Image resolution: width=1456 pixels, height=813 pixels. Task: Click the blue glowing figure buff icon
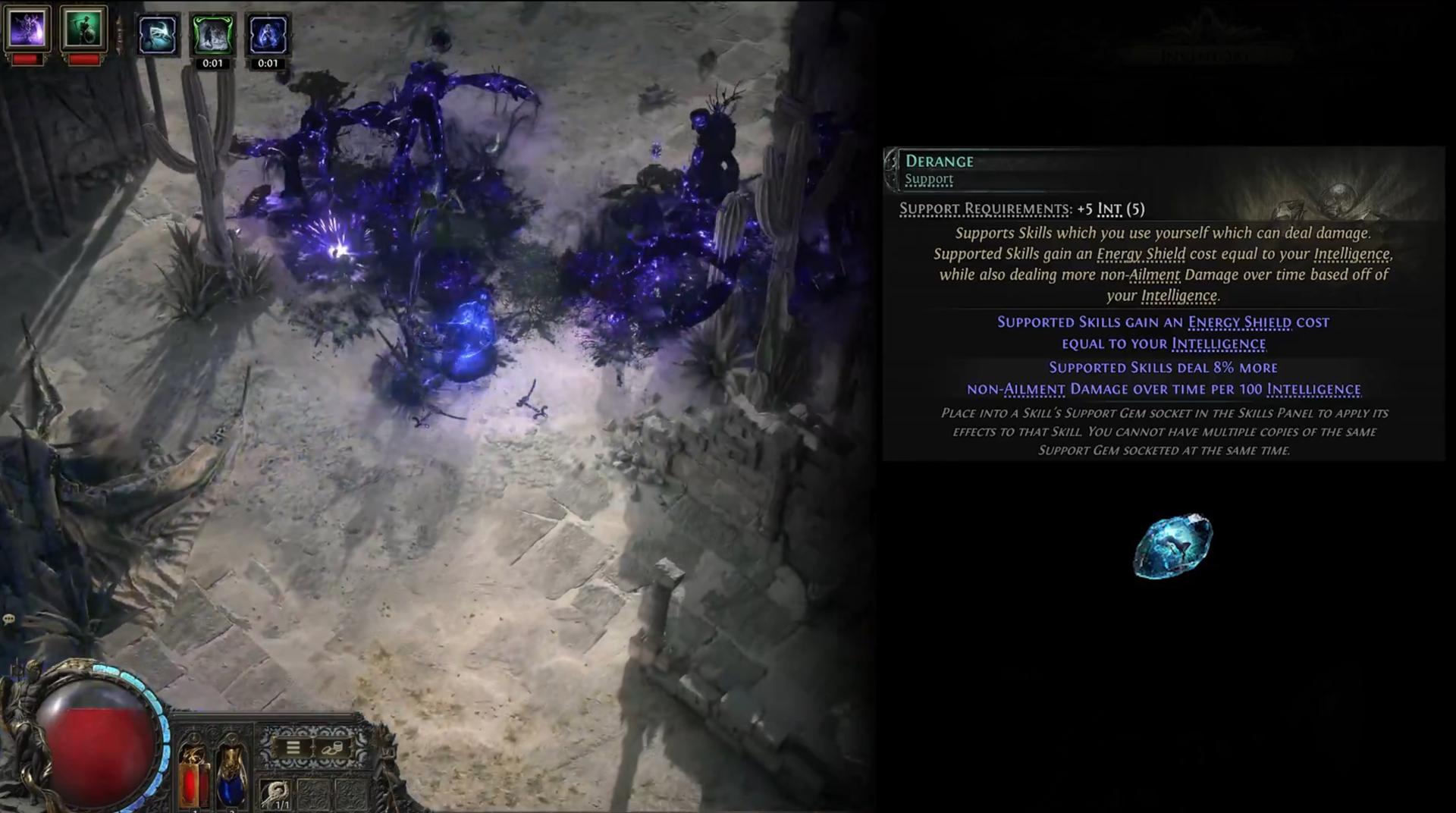pyautogui.click(x=268, y=35)
